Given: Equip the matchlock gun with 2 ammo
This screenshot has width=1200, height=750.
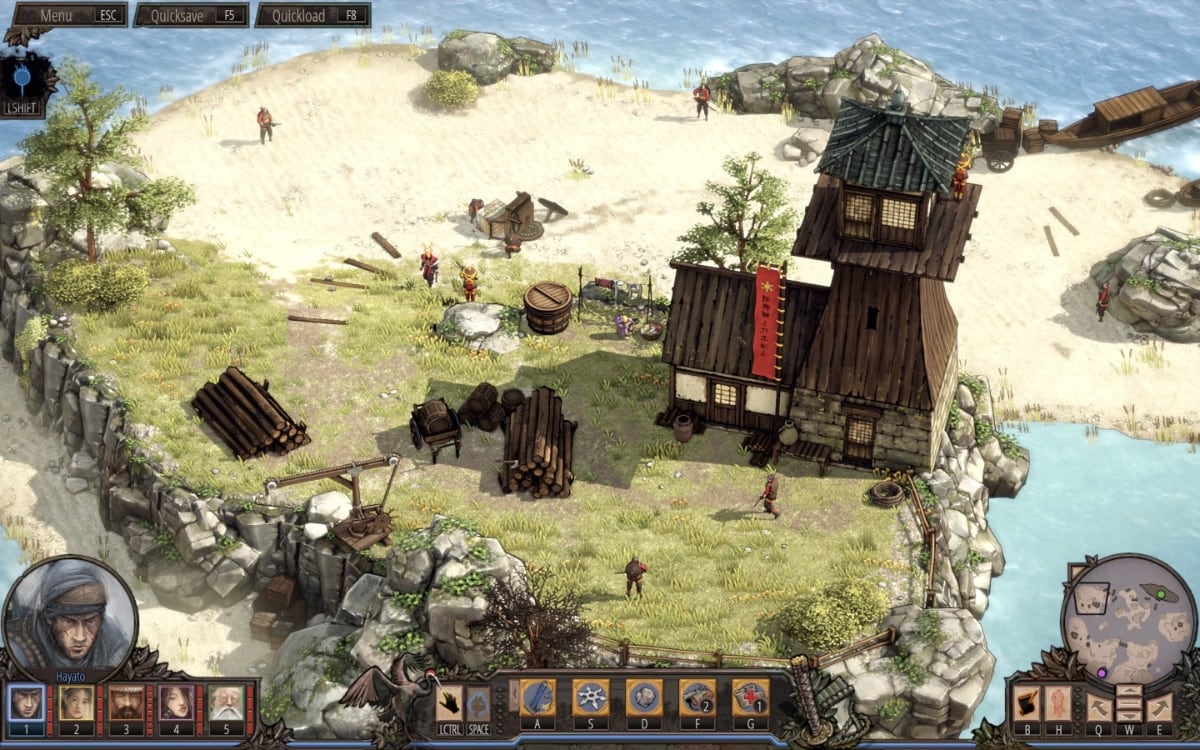Looking at the screenshot, I should (697, 697).
